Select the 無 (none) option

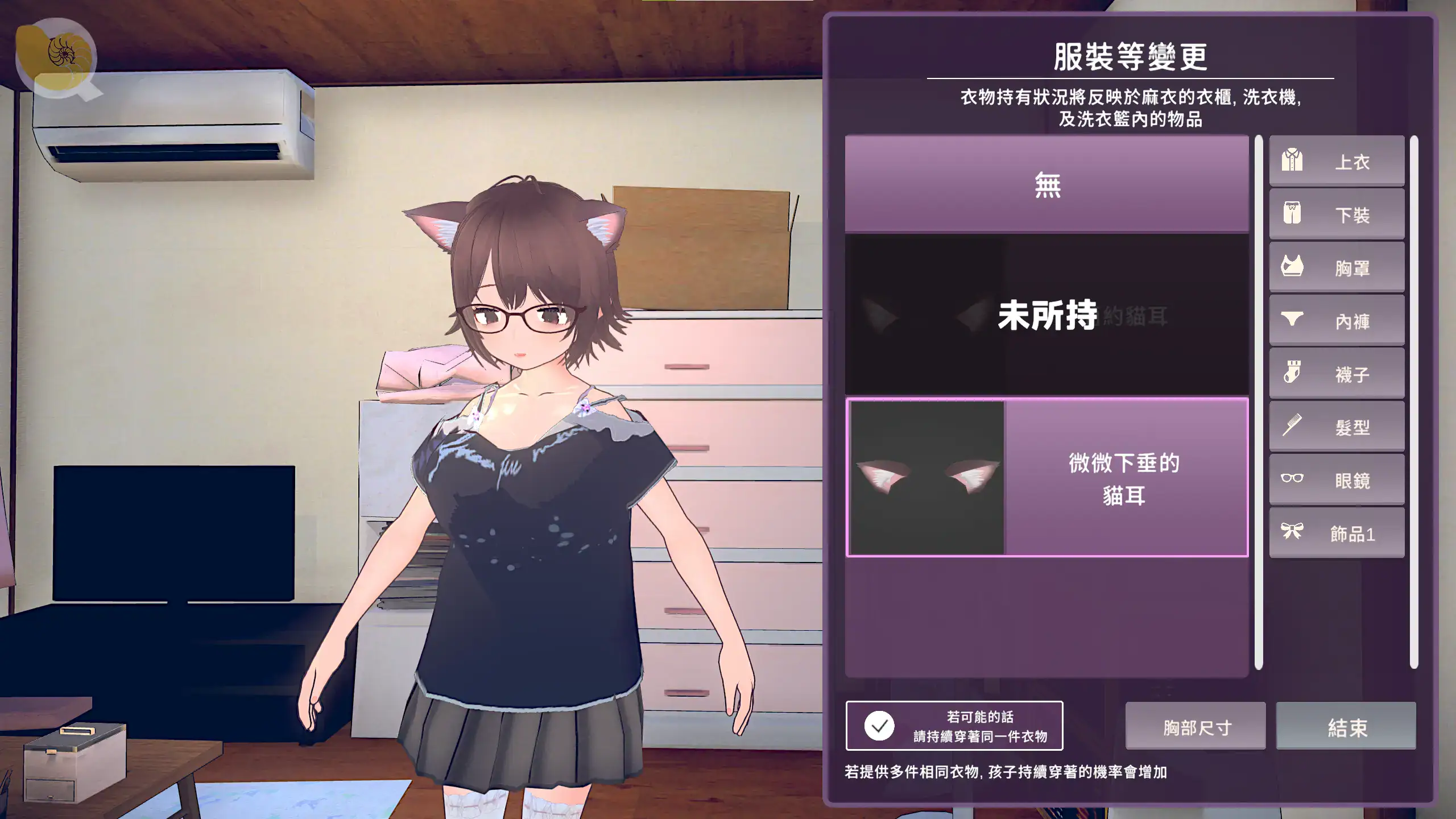point(1046,185)
